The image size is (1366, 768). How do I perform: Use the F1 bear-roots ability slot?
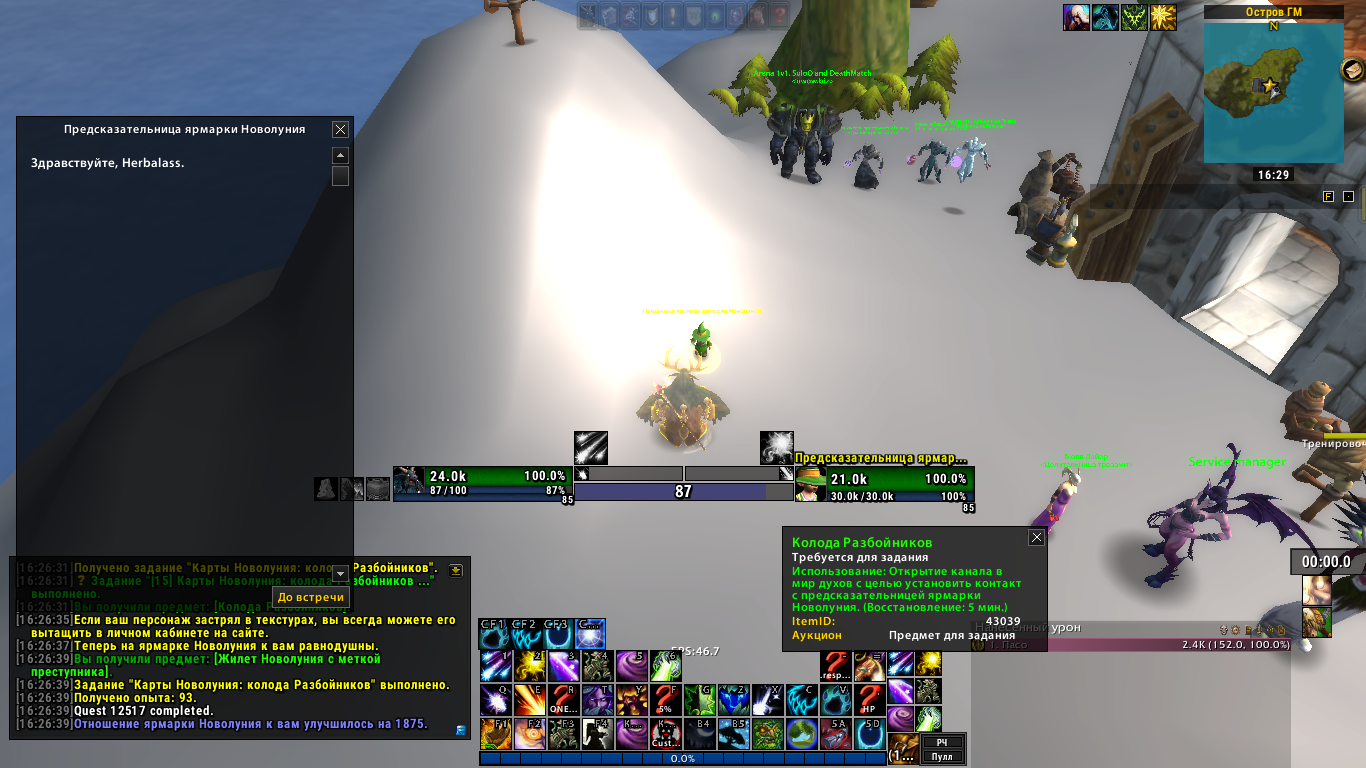pos(495,733)
